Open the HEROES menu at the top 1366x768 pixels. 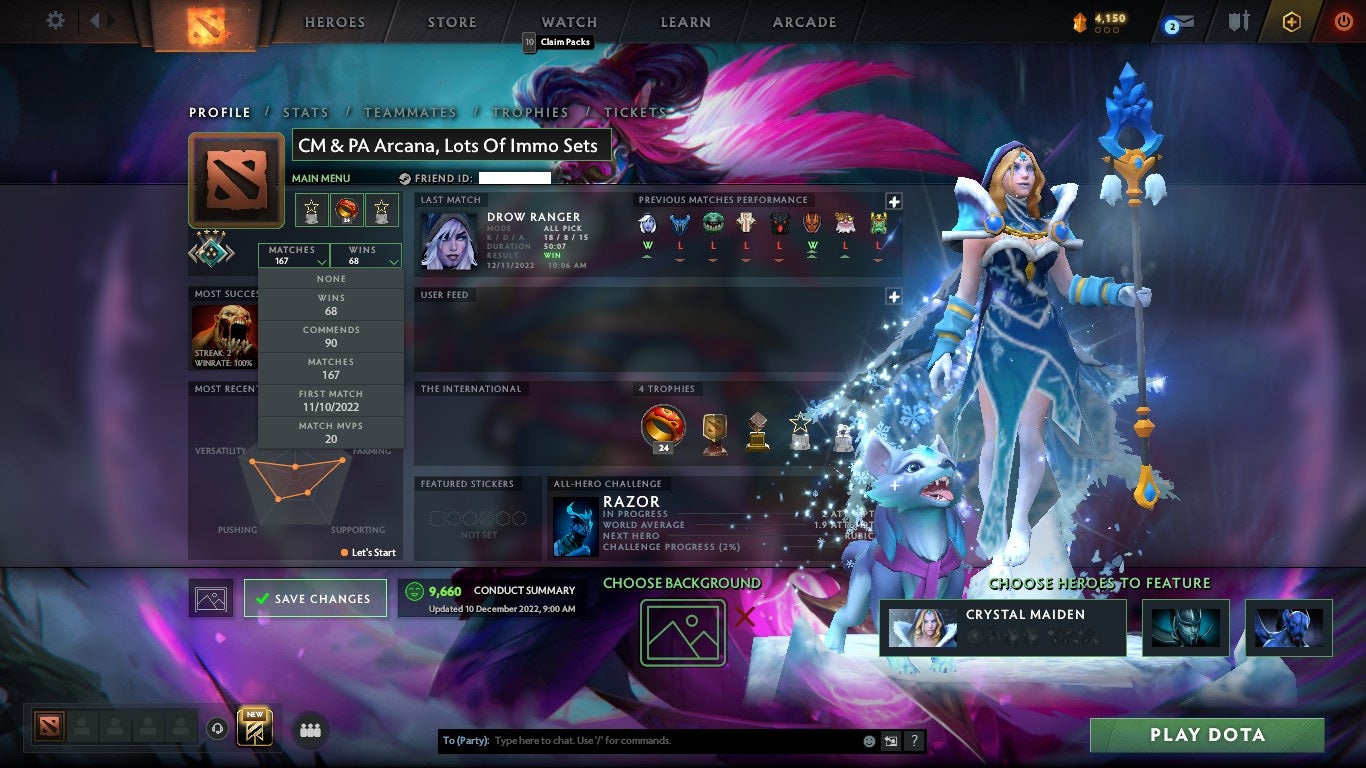click(335, 21)
